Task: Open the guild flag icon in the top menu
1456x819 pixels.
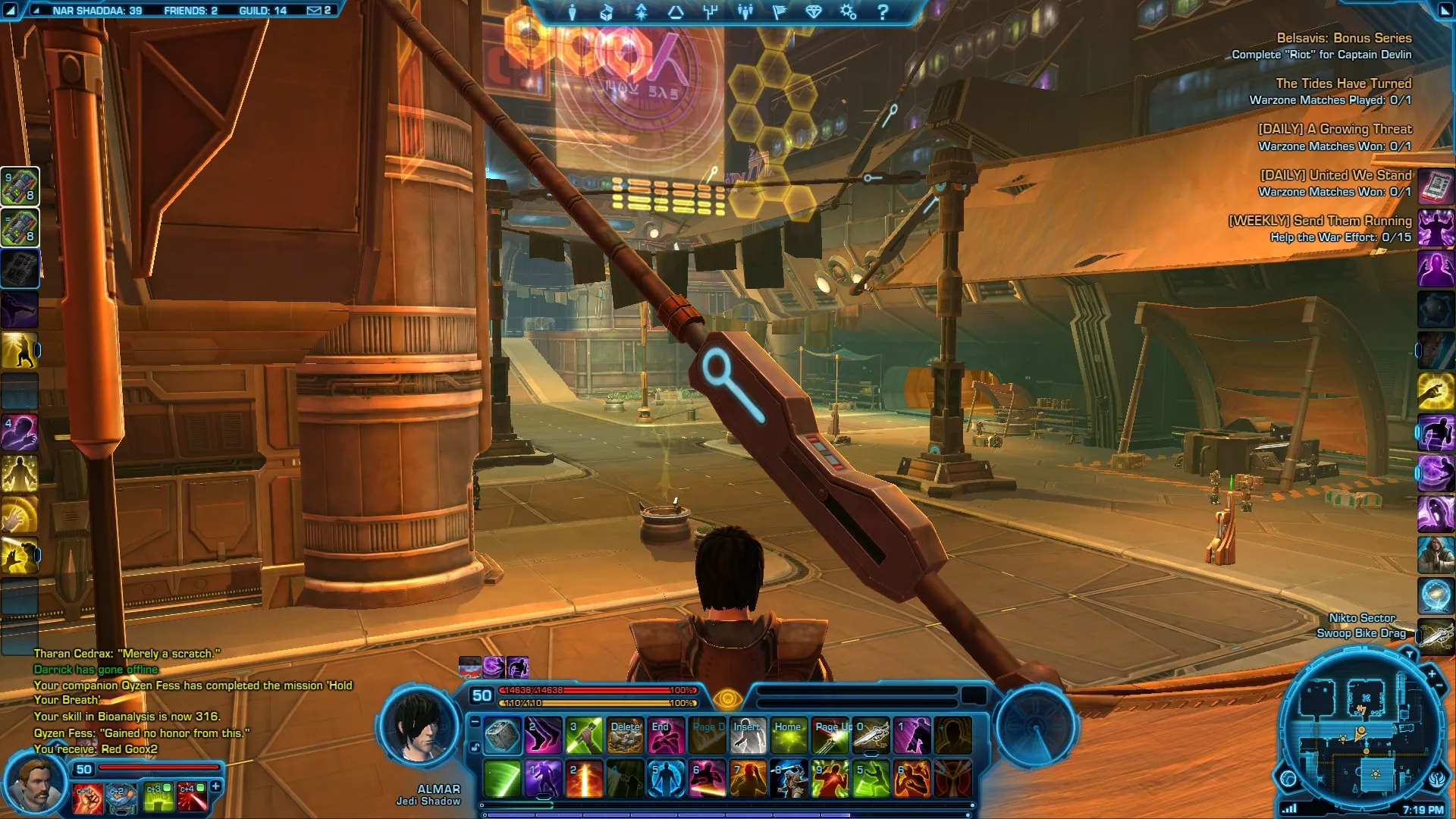Action: click(x=779, y=12)
